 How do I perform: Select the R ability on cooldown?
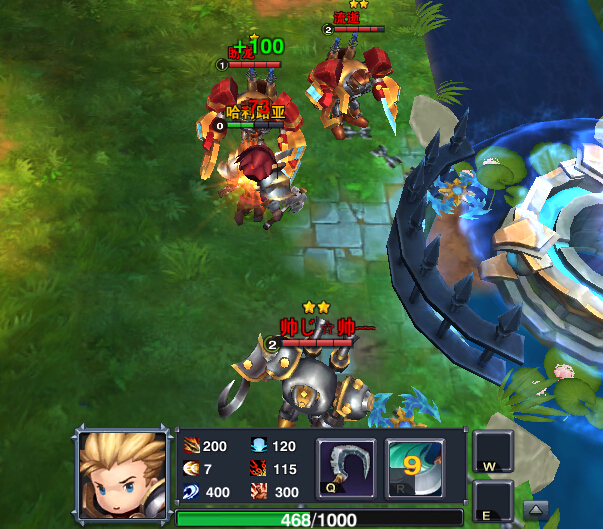[x=415, y=468]
